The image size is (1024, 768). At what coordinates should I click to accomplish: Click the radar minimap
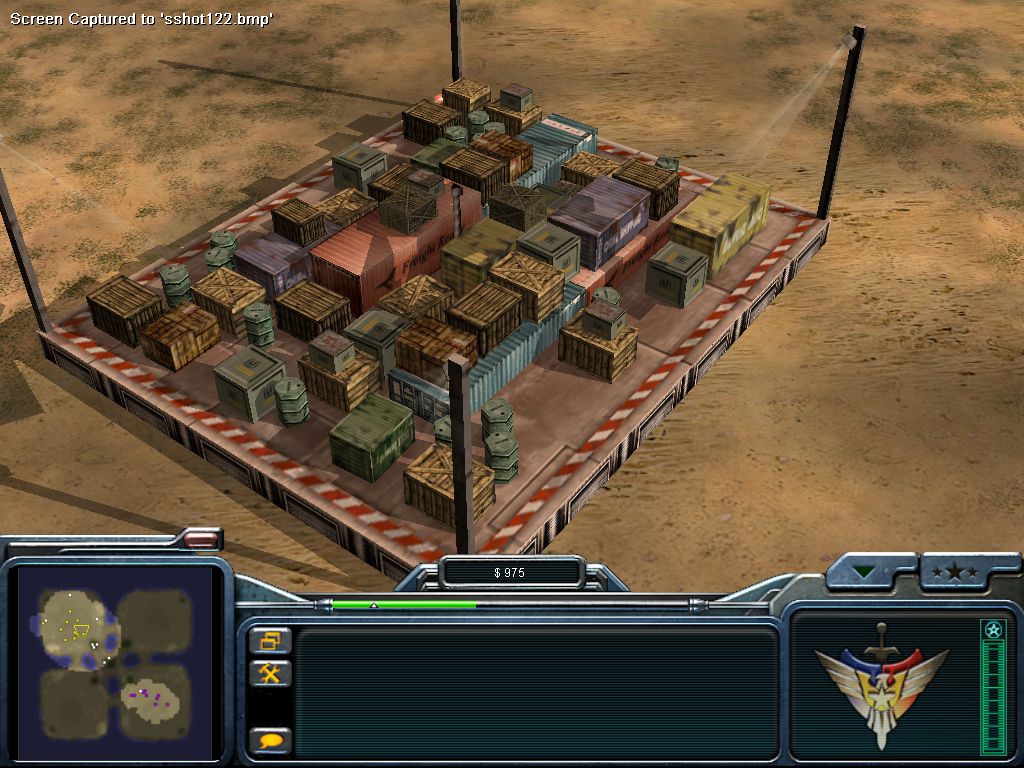[114, 660]
